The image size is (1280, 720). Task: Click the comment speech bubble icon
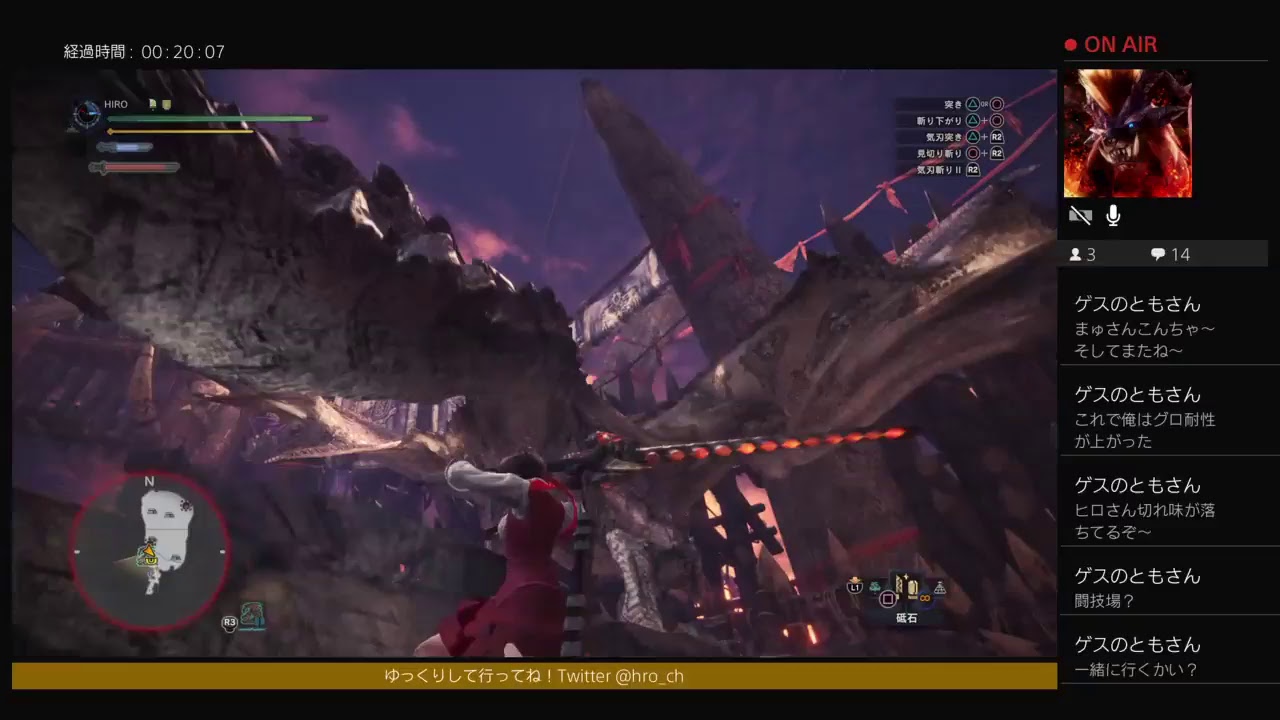click(1158, 254)
